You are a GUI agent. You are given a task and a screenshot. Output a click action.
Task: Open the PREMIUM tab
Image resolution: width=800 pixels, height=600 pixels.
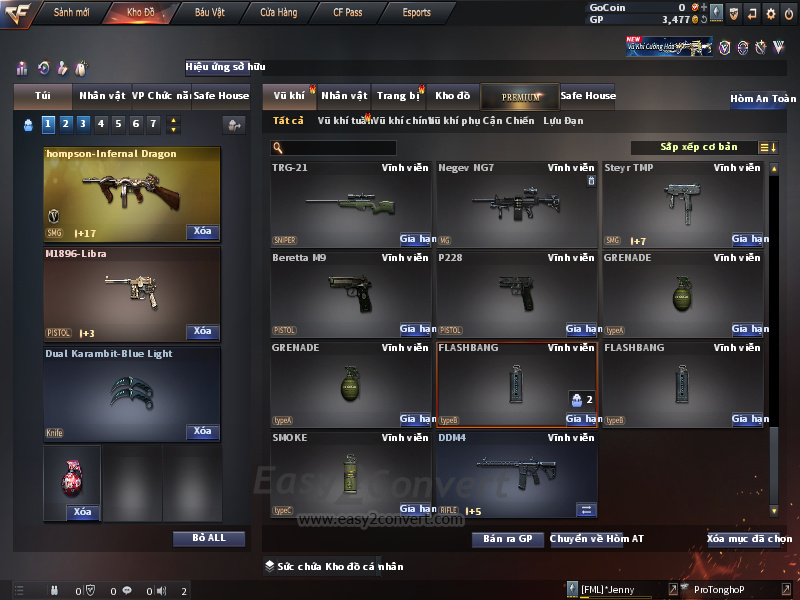(521, 96)
